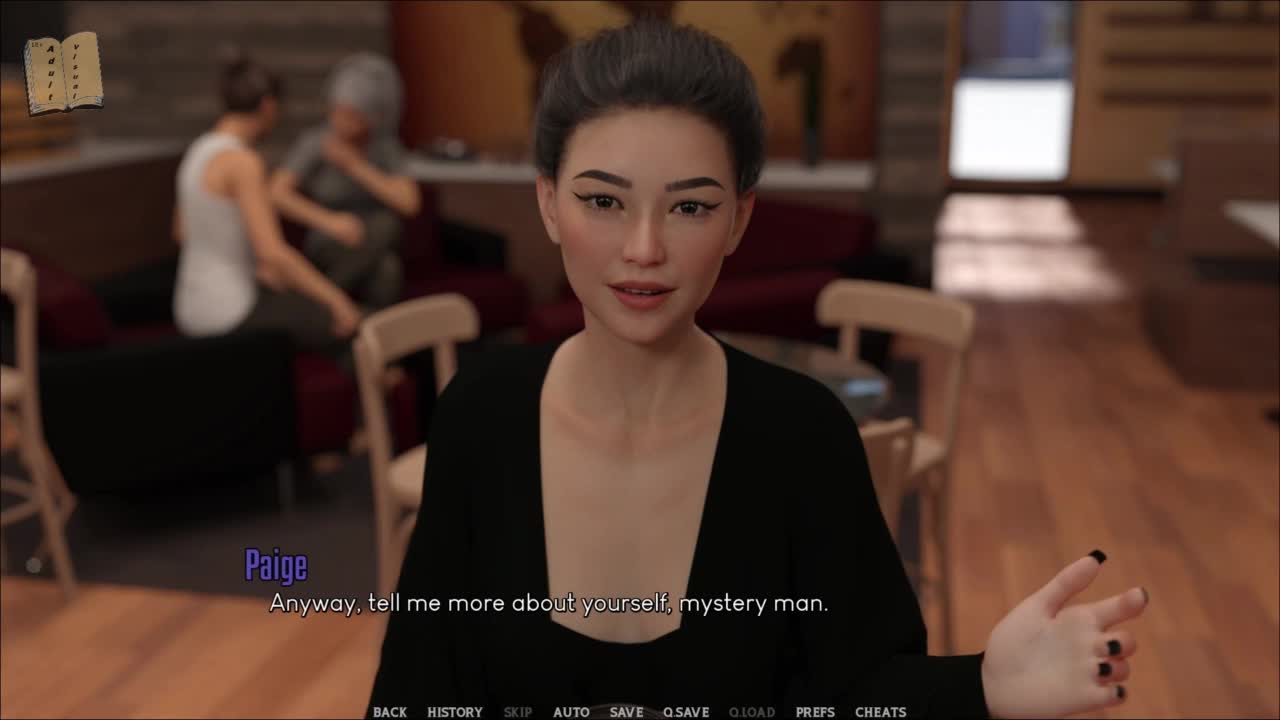The height and width of the screenshot is (720, 1280).
Task: Click the book logo icon
Action: pyautogui.click(x=63, y=73)
